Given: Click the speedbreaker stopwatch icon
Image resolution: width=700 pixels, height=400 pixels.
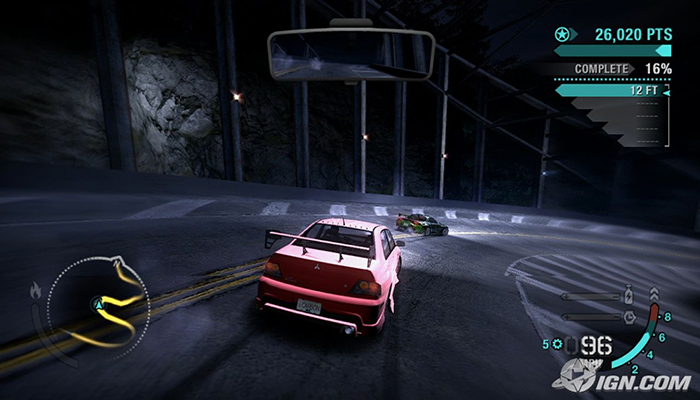Looking at the screenshot, I should pos(628,316).
